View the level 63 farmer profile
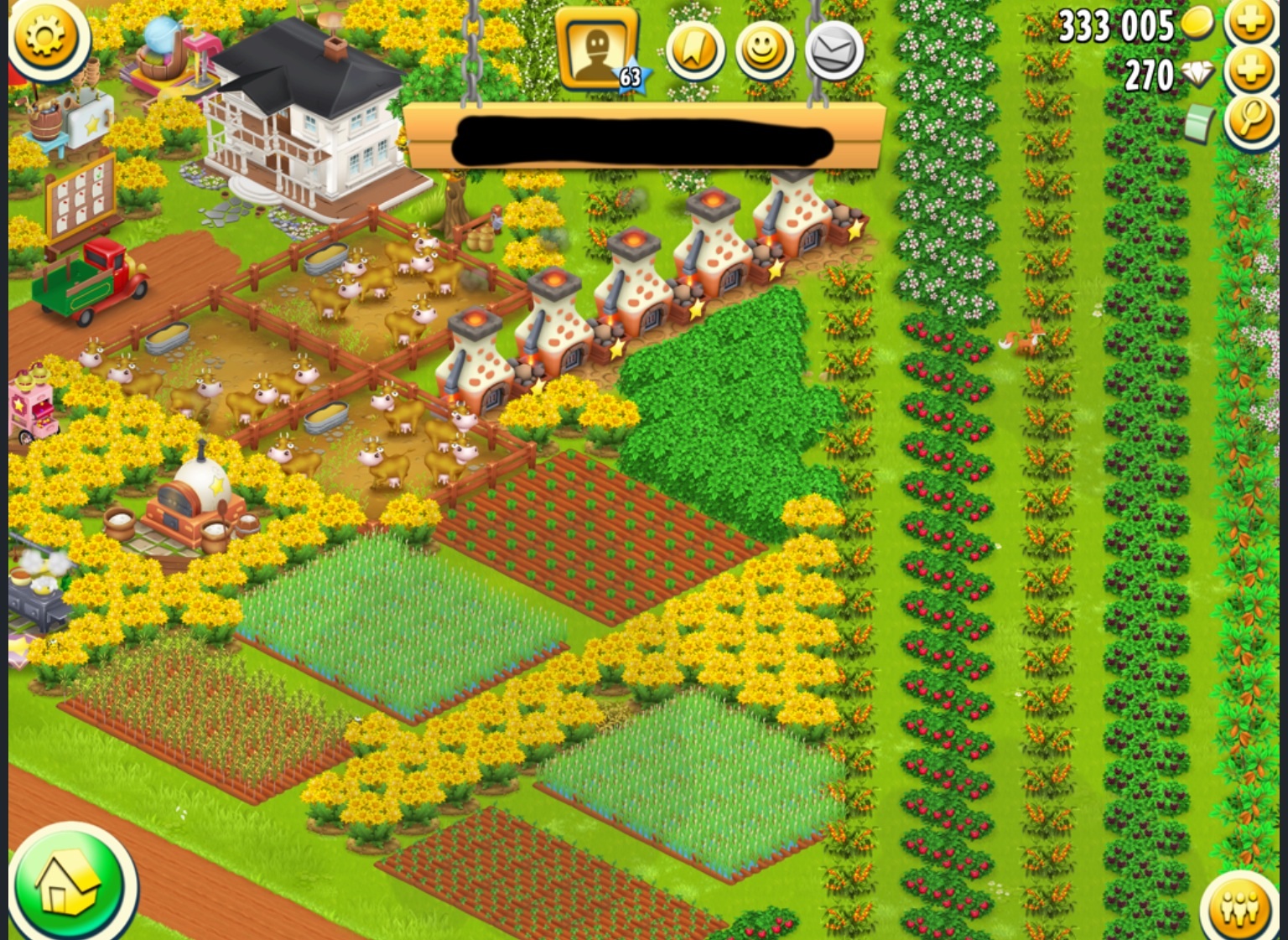Image resolution: width=1288 pixels, height=940 pixels. pos(599,50)
